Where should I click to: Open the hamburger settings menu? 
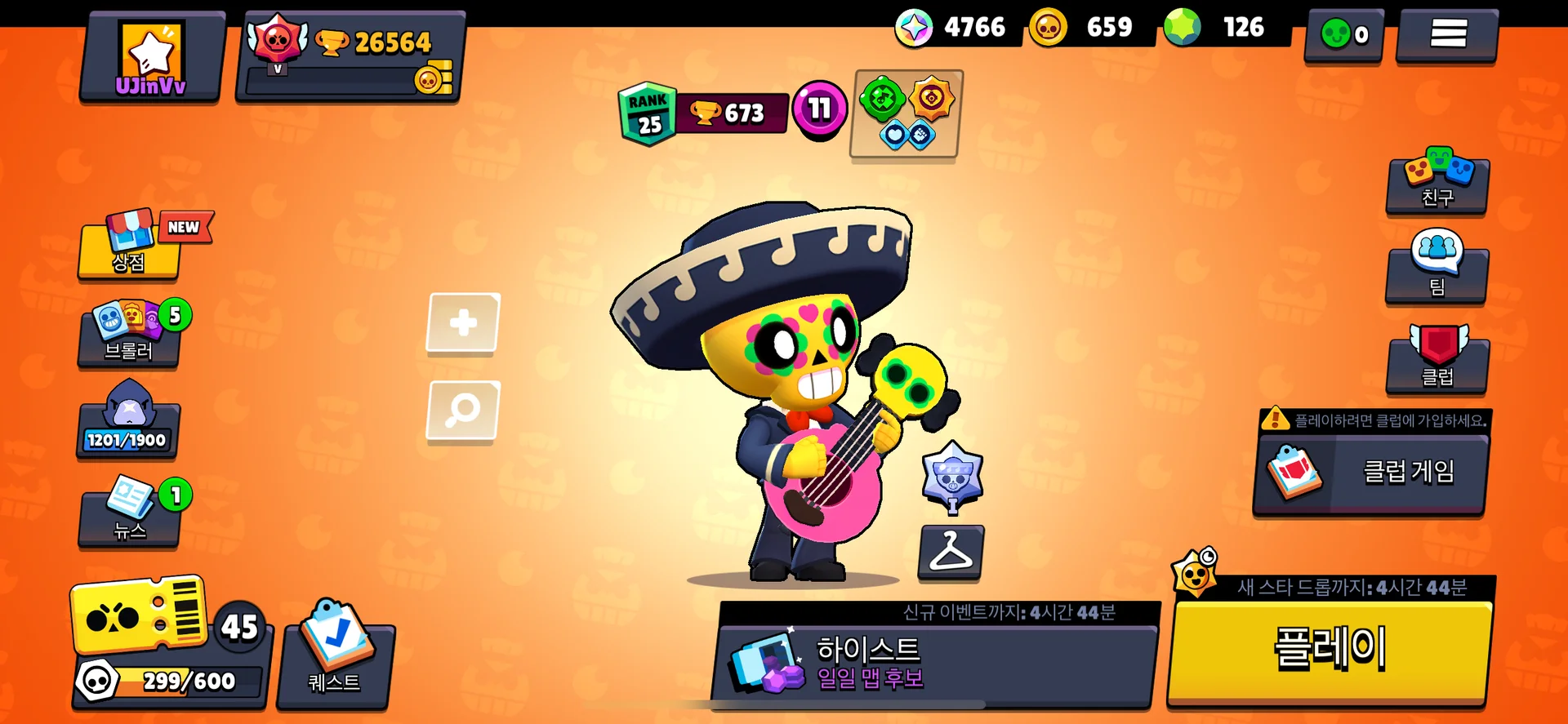1447,34
